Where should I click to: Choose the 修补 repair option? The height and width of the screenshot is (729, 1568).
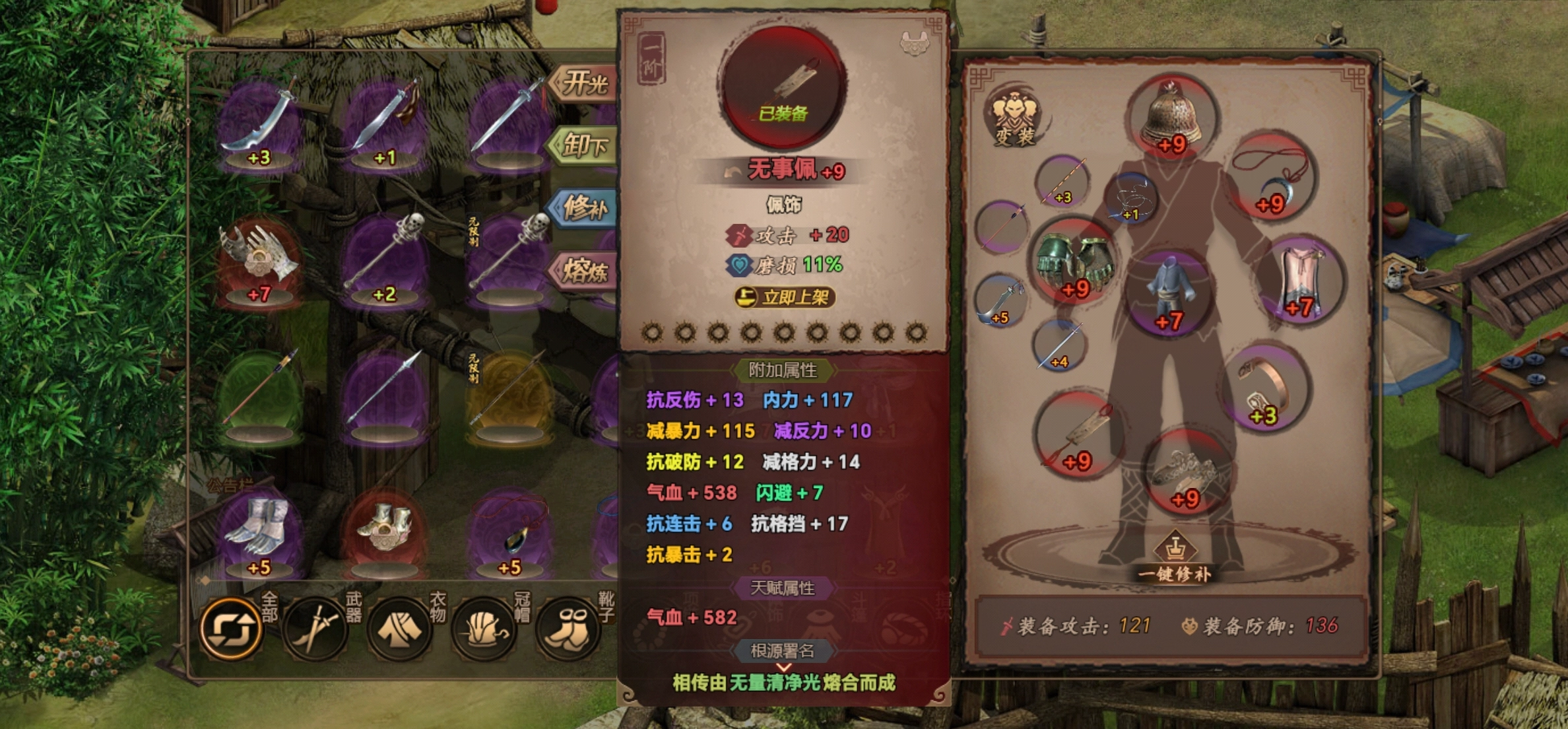pos(584,209)
